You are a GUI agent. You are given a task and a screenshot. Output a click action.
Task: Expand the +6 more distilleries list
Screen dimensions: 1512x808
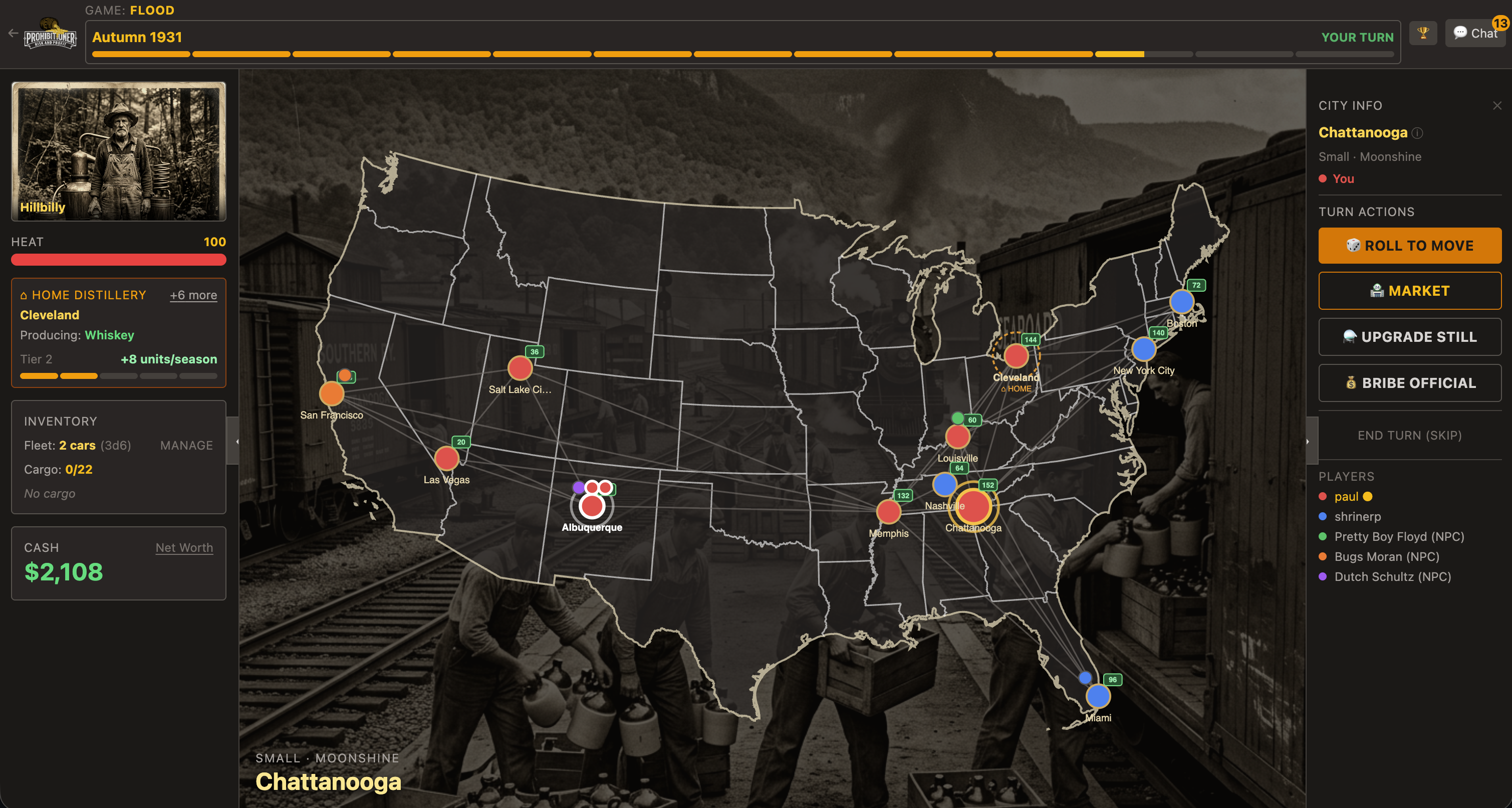click(193, 295)
